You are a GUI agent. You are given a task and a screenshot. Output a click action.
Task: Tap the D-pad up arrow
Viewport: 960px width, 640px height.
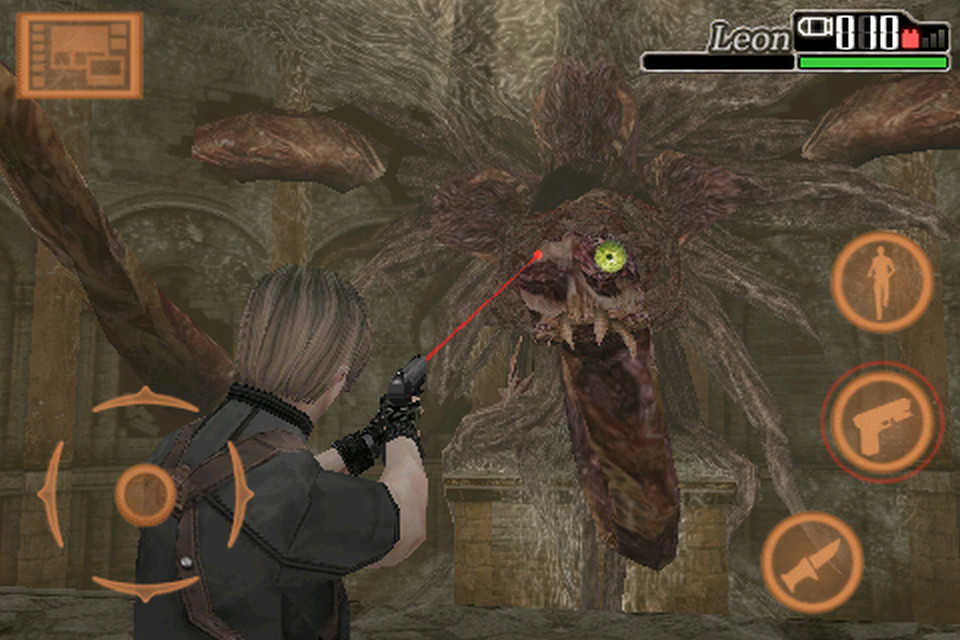coord(145,401)
